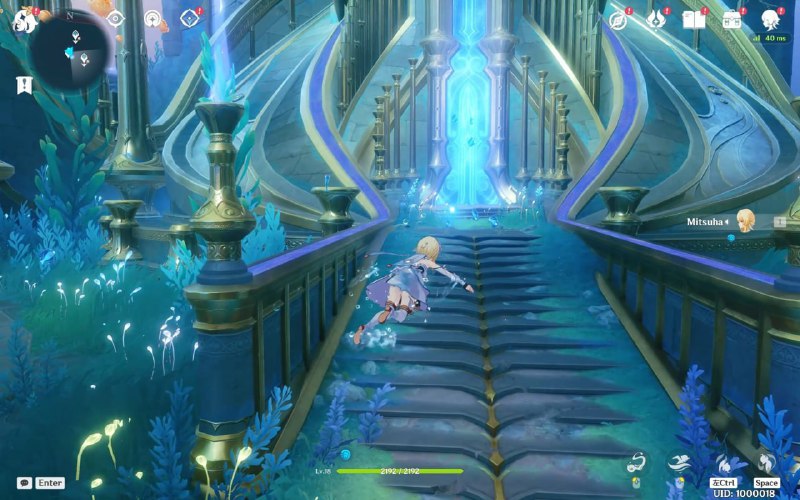Activate the wave-shaped swim skill icon
Screen dimensions: 800x500
678,463
